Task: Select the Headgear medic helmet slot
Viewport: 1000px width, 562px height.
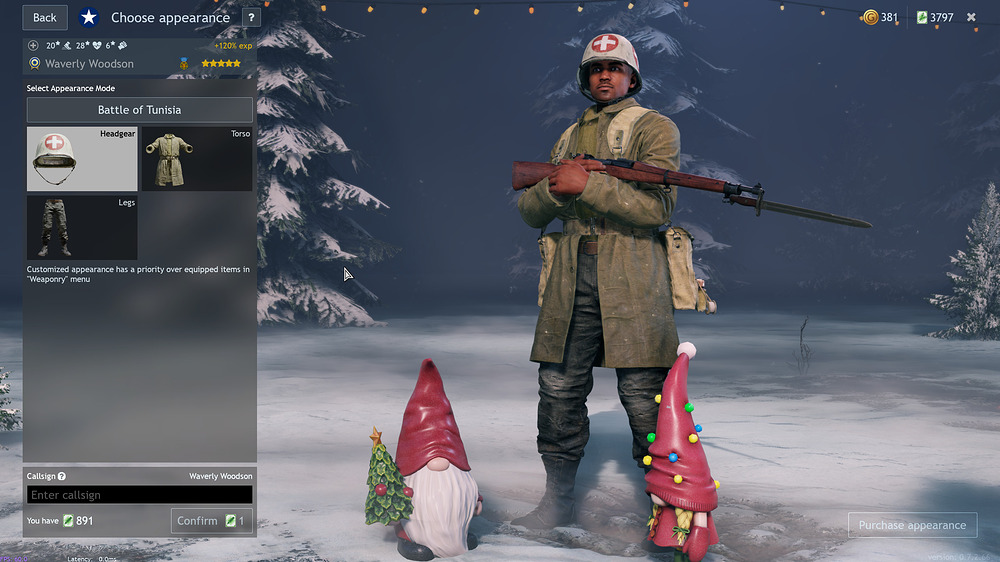Action: [82, 158]
